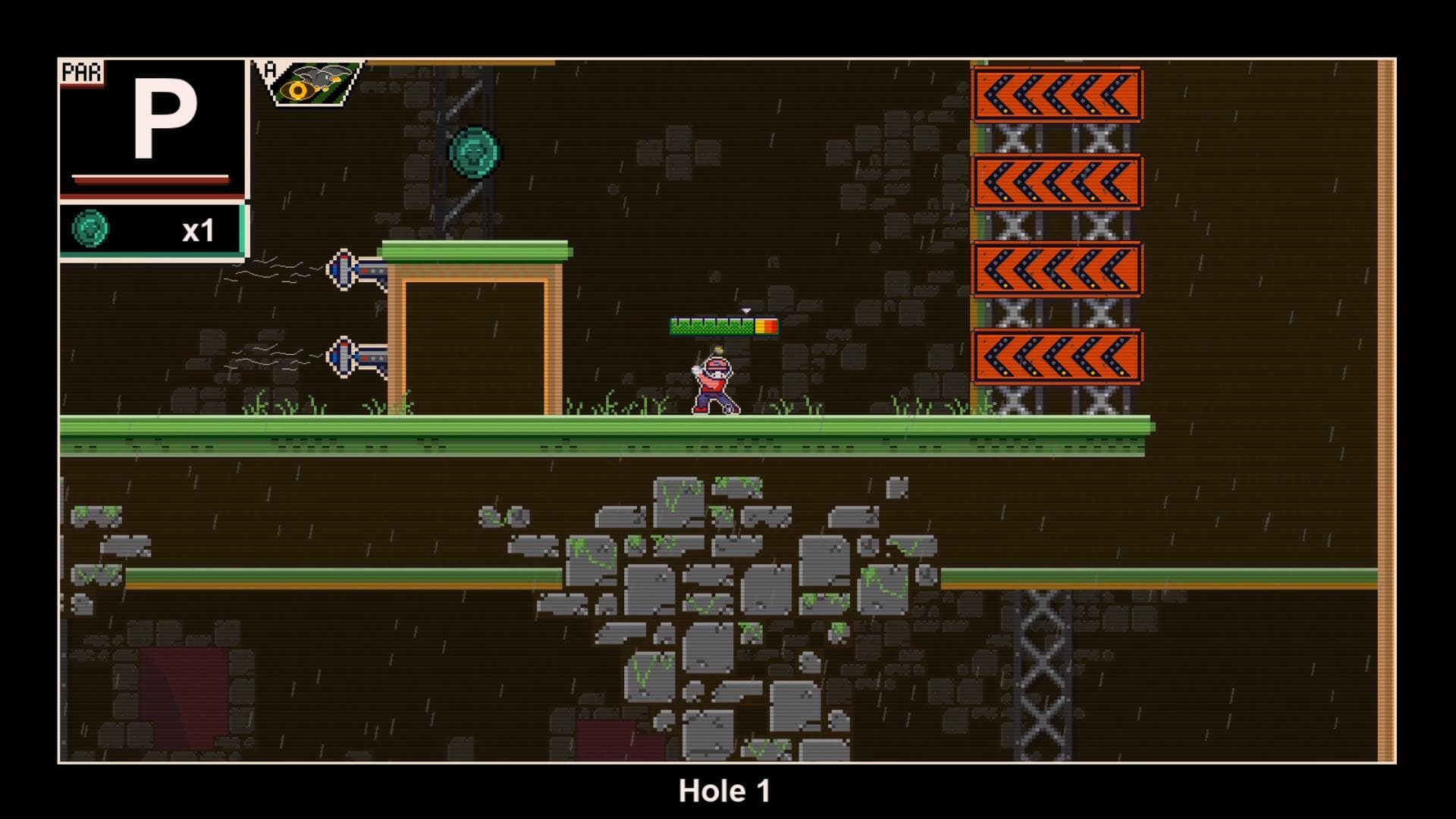Expand the second chevron sign from the top

point(1056,182)
